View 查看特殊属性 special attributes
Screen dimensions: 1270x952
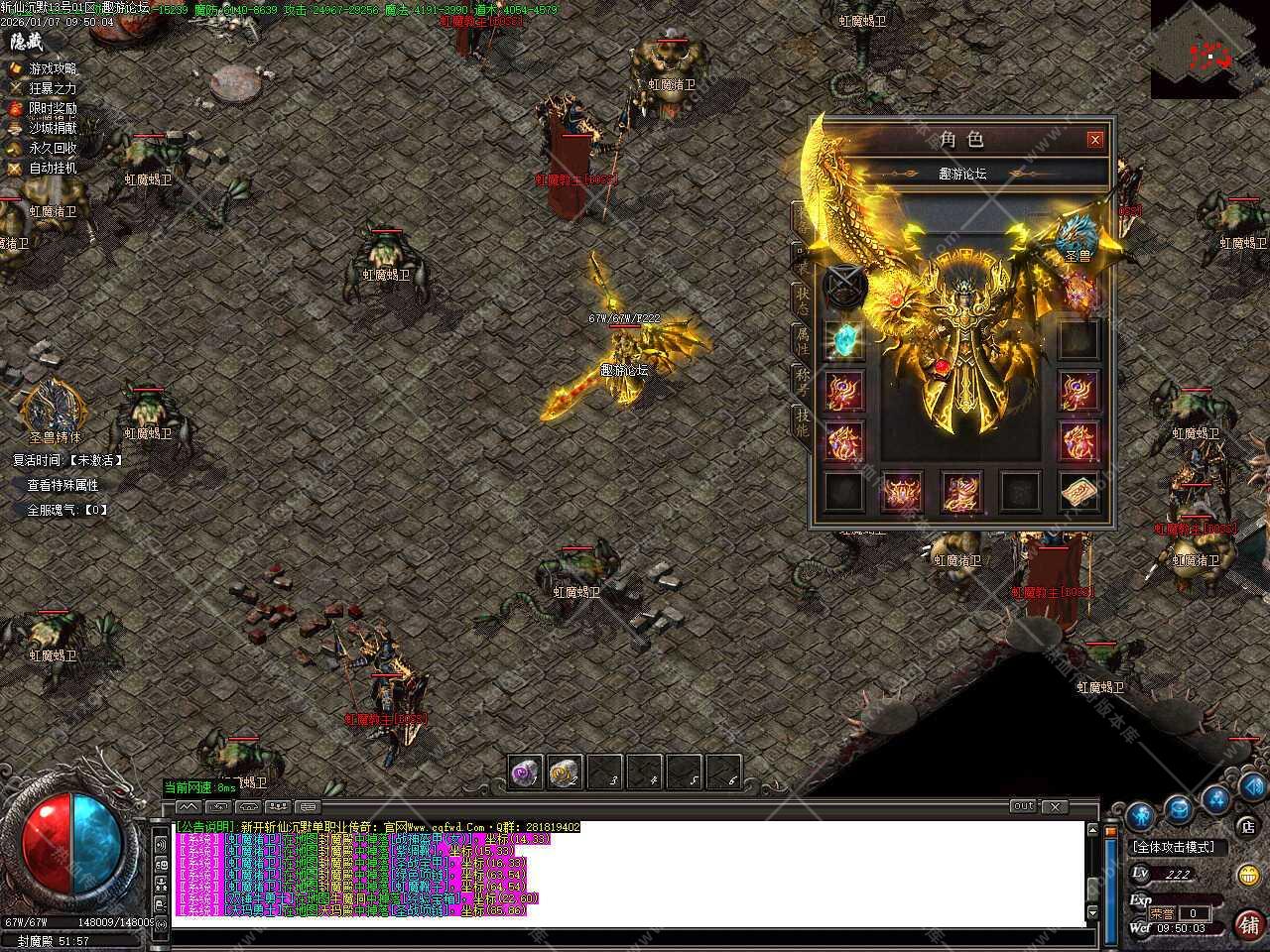(63, 485)
